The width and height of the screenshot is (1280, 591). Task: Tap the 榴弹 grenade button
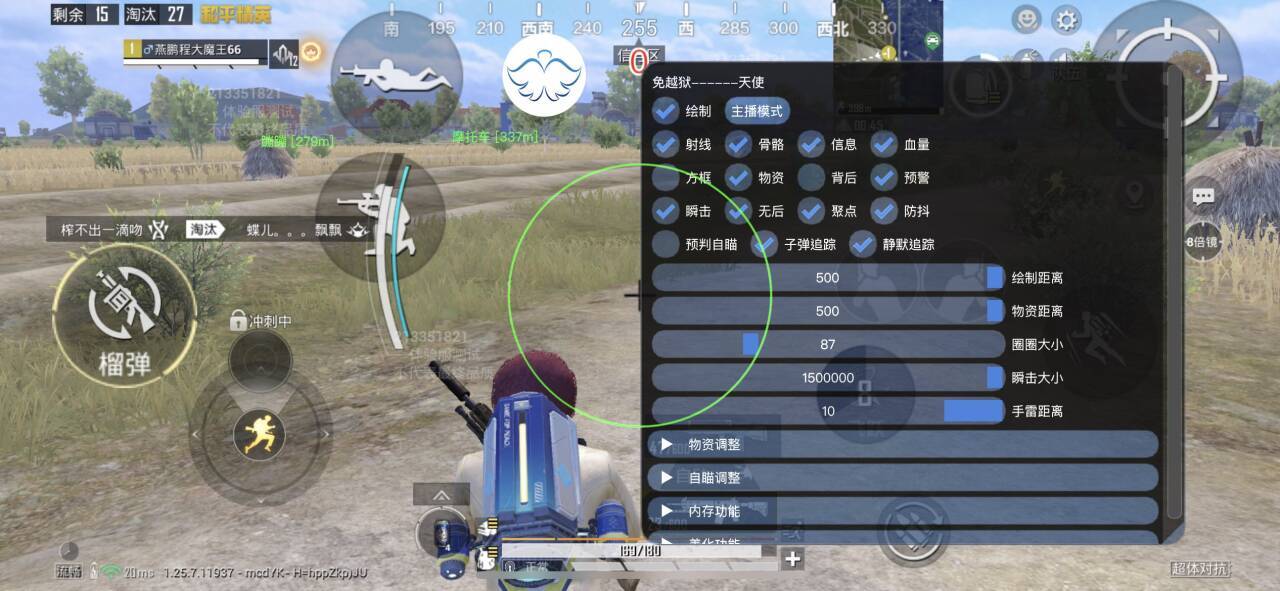(x=125, y=315)
